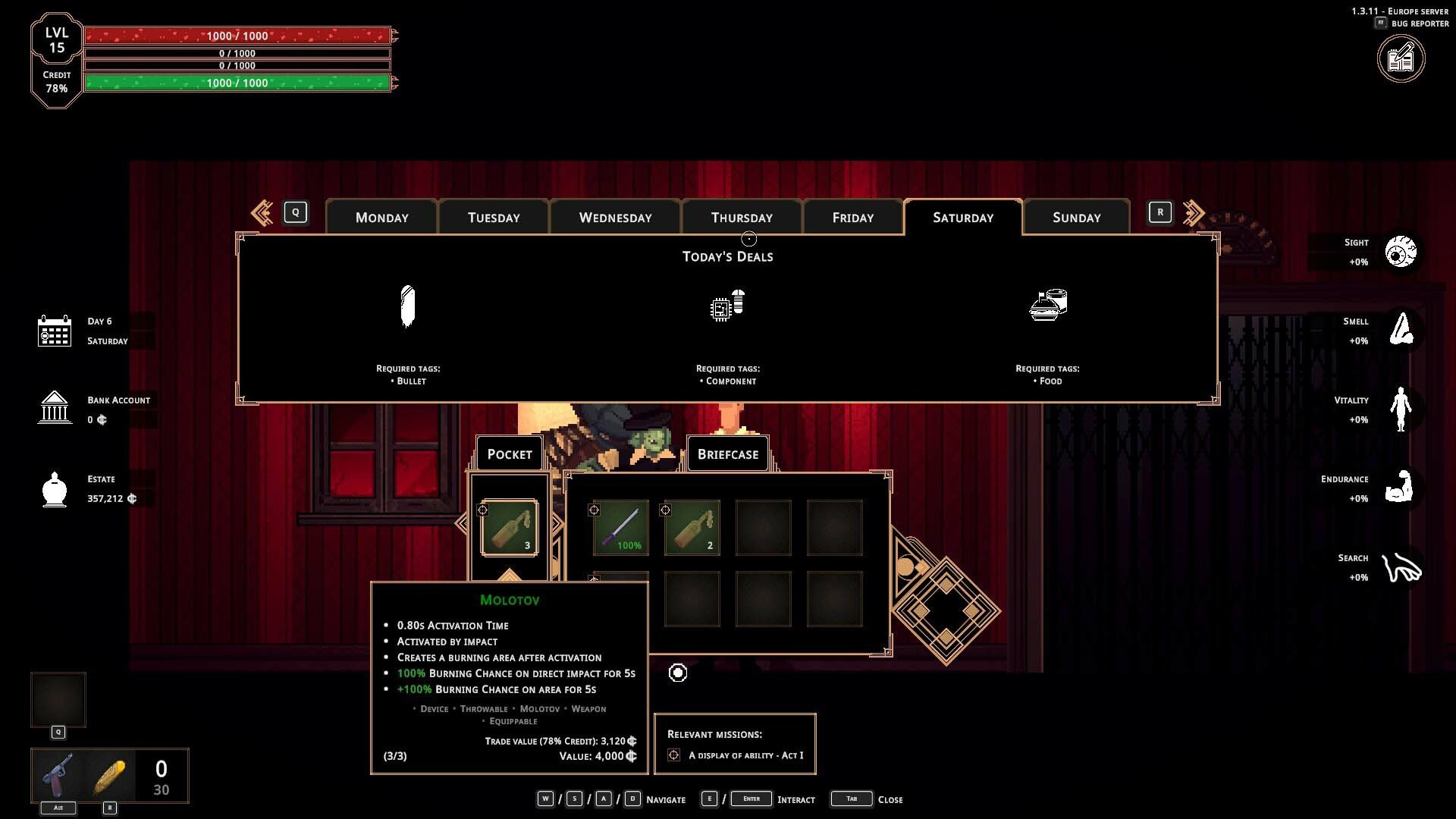Click the golden bullet ammo slot
The height and width of the screenshot is (819, 1456).
(109, 775)
